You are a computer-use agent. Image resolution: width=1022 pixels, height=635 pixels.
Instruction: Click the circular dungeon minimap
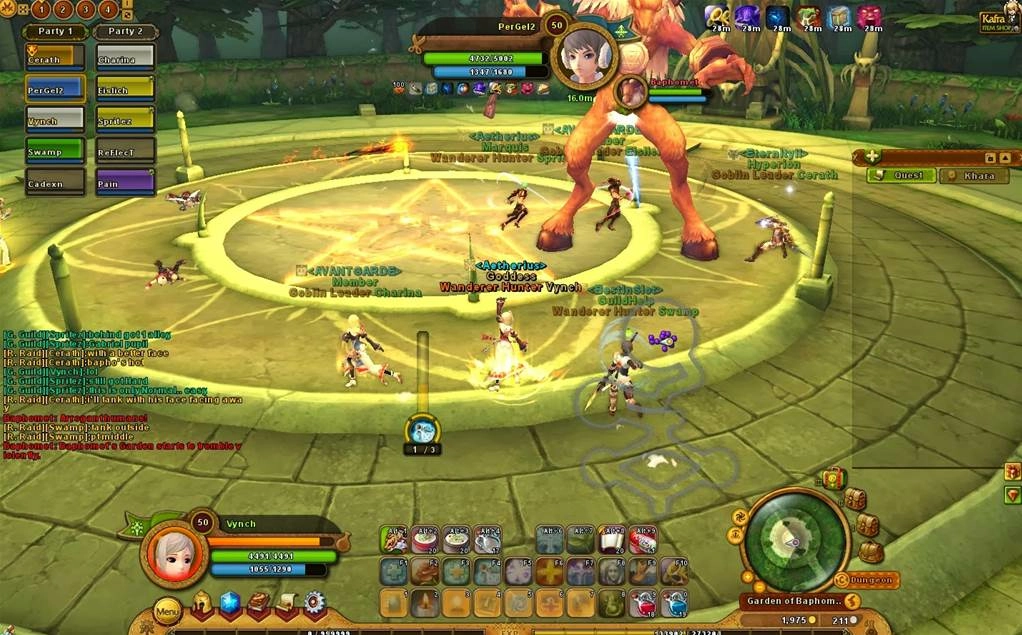[797, 539]
